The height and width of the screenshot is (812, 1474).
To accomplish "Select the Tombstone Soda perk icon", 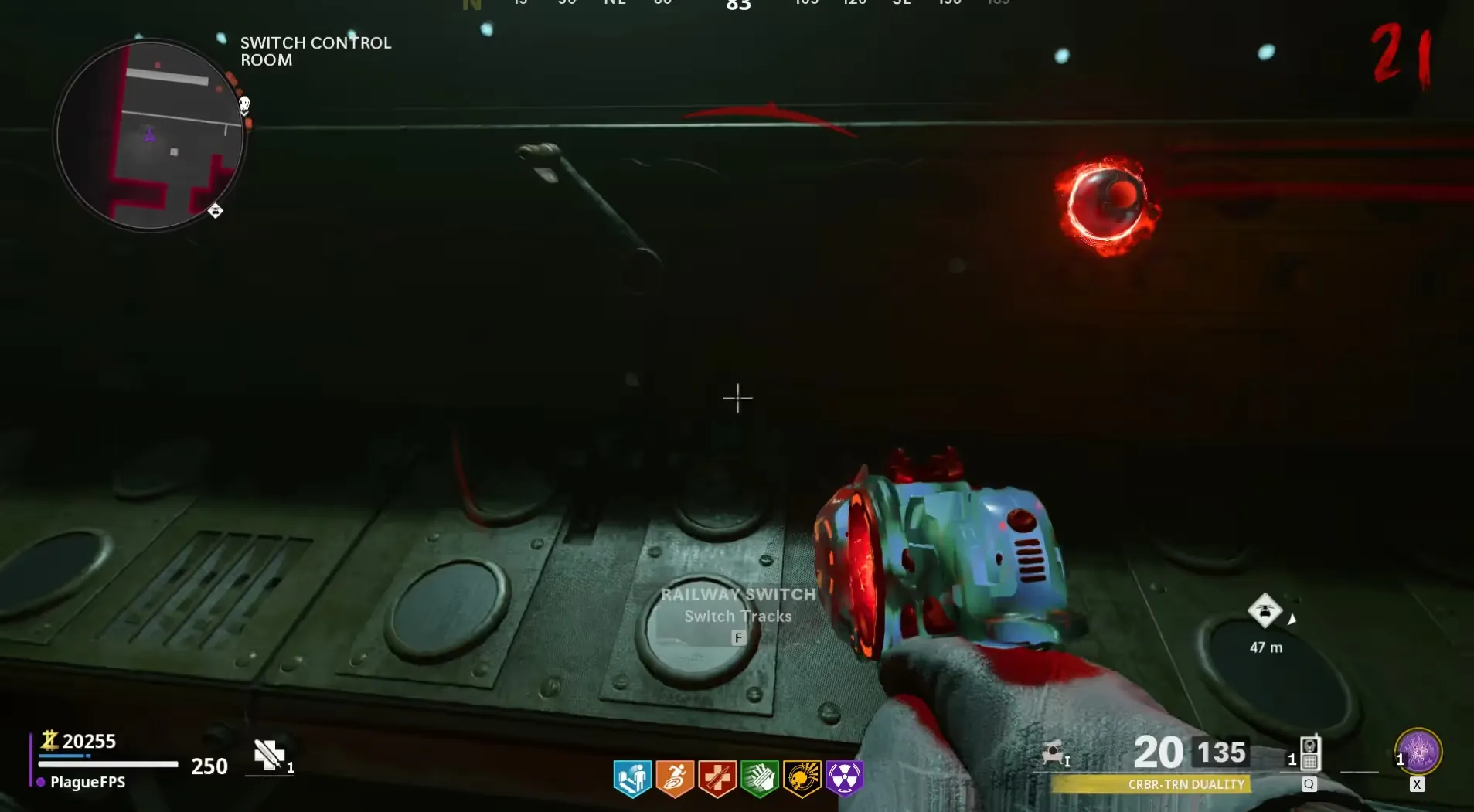I will (632, 778).
